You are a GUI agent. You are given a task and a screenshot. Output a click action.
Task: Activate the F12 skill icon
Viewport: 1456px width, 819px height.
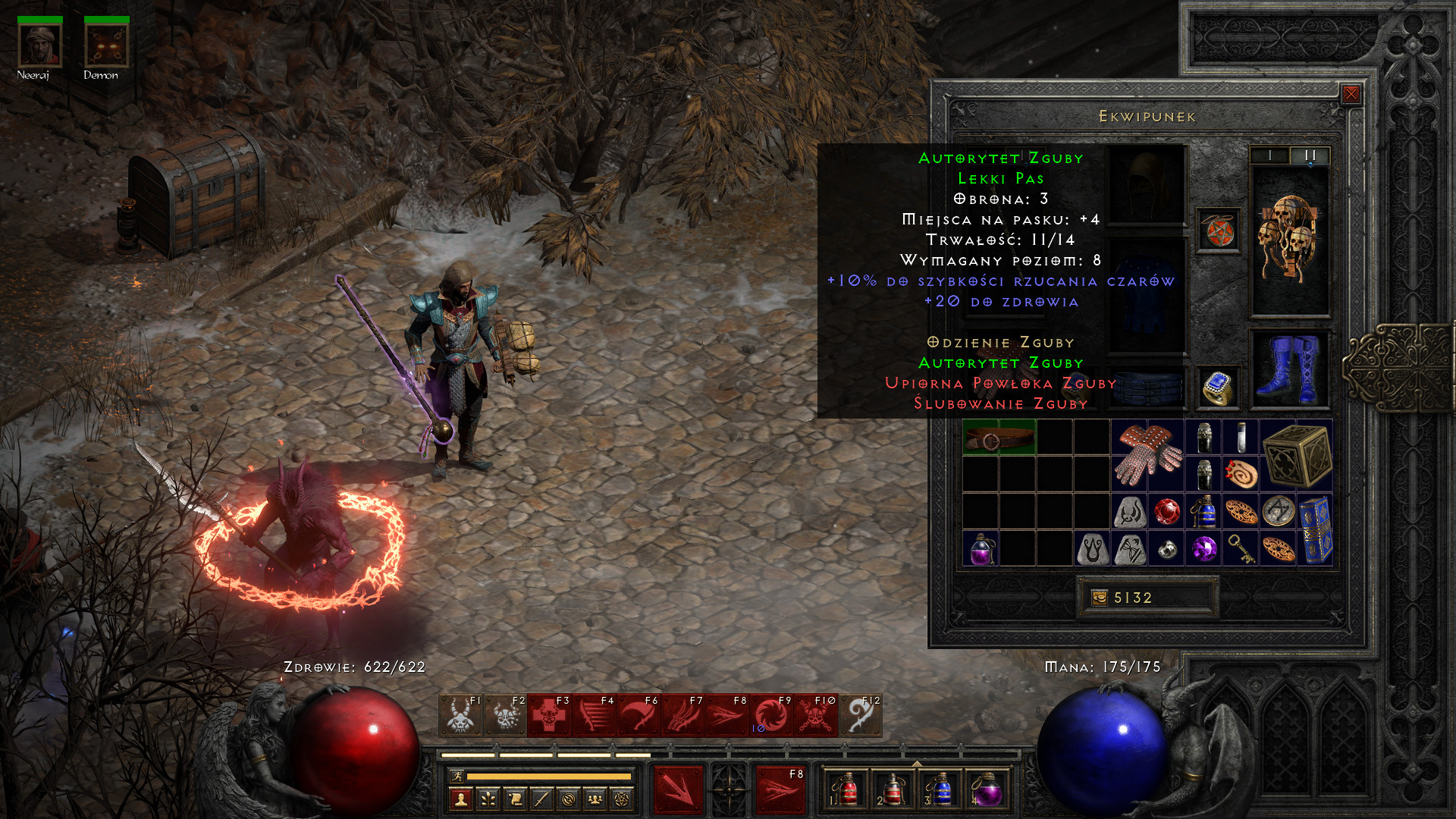point(861,715)
